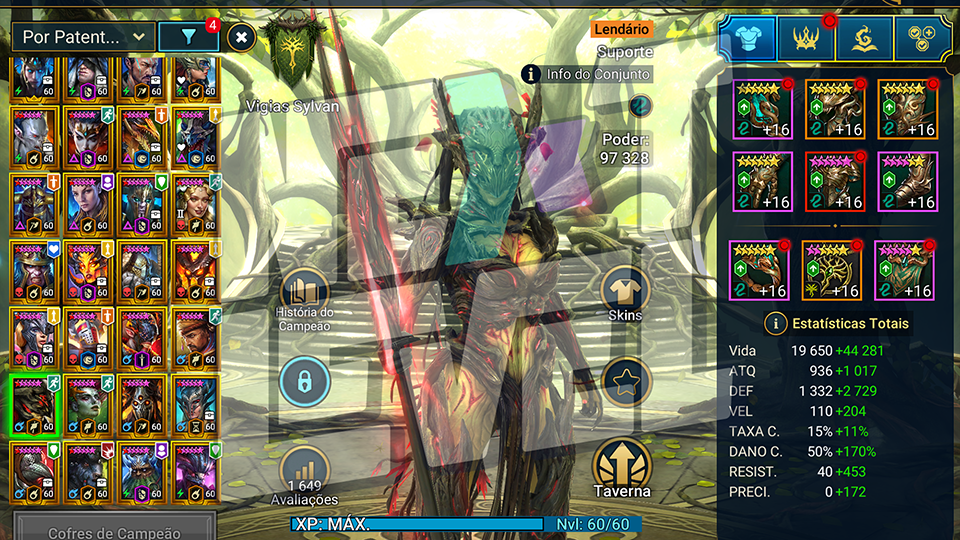This screenshot has height=540, width=960.
Task: Show Info do Conjunto details
Action: (587, 74)
